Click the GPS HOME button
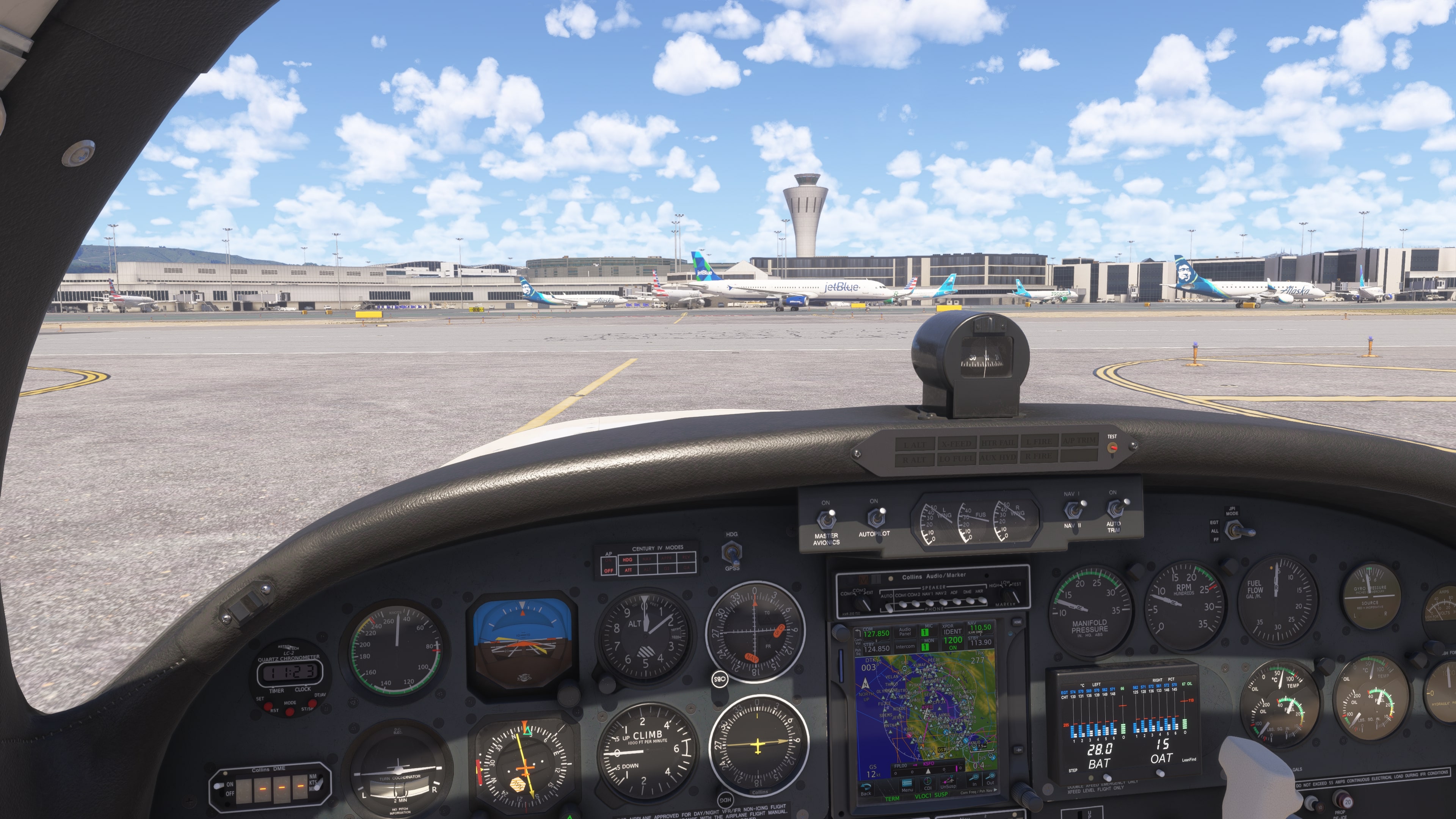The width and height of the screenshot is (1456, 819). [x=1017, y=622]
